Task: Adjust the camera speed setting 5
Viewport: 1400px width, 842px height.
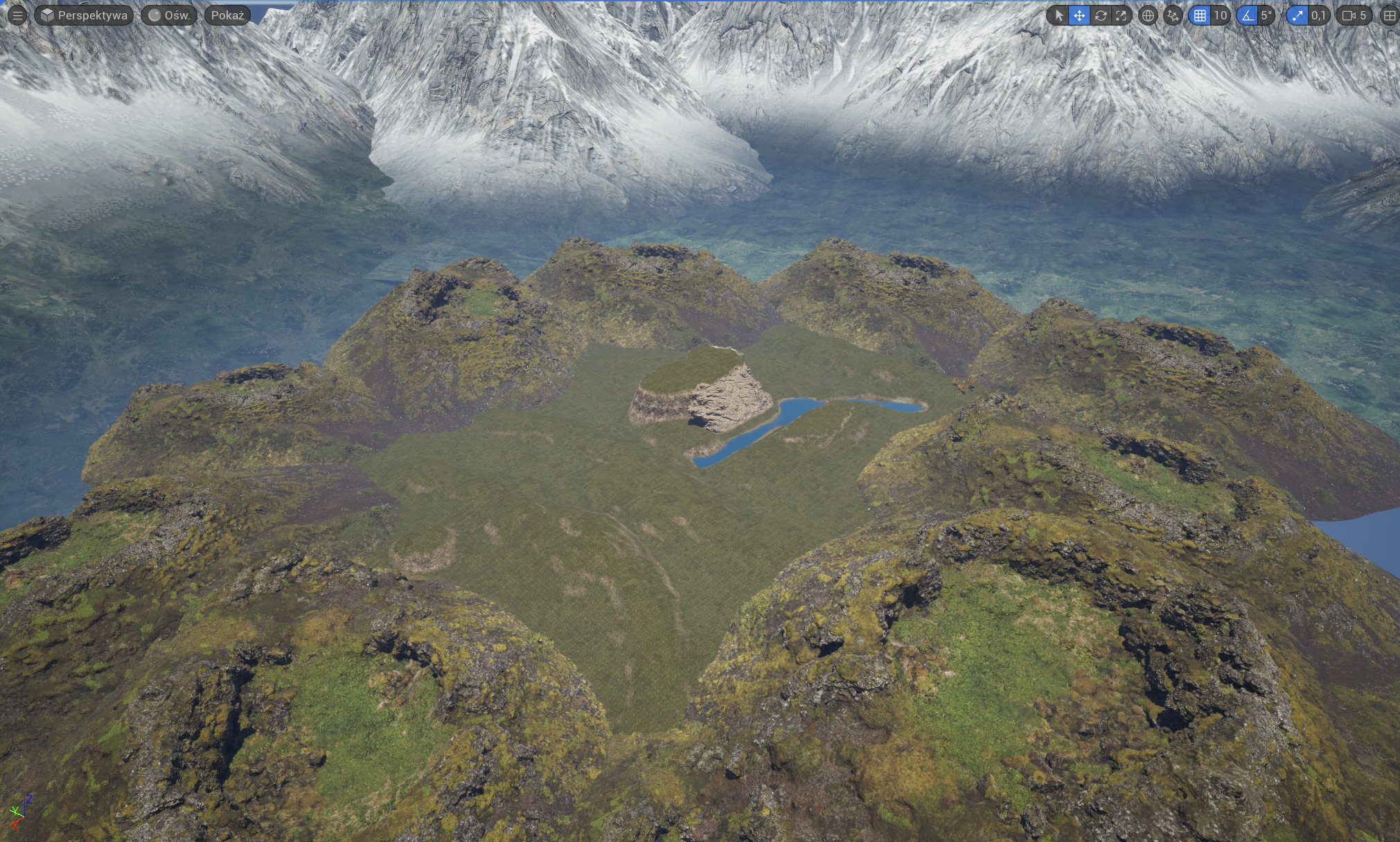Action: point(1354,15)
